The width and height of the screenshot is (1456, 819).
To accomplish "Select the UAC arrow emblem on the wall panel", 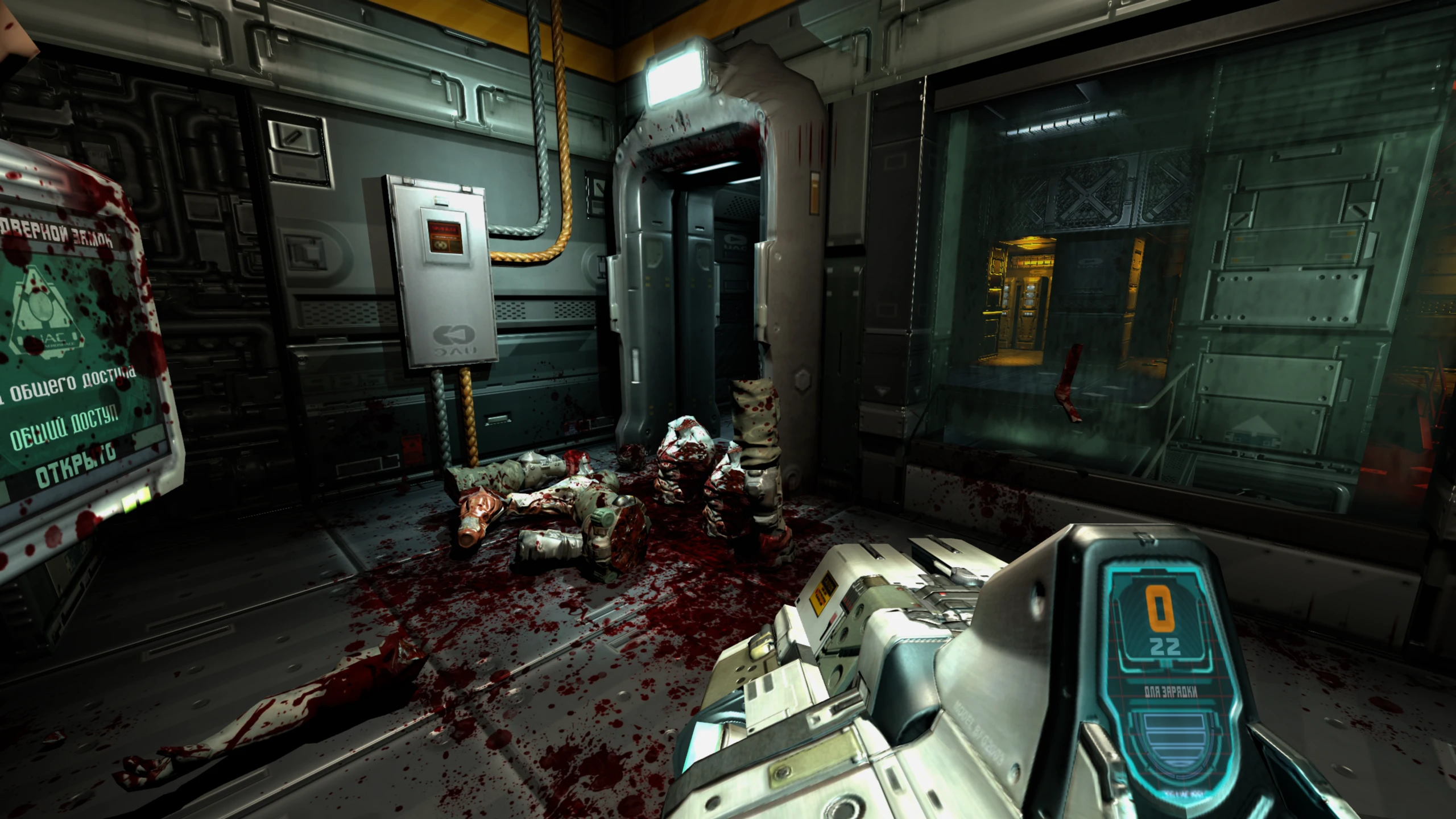I will pyautogui.click(x=453, y=334).
